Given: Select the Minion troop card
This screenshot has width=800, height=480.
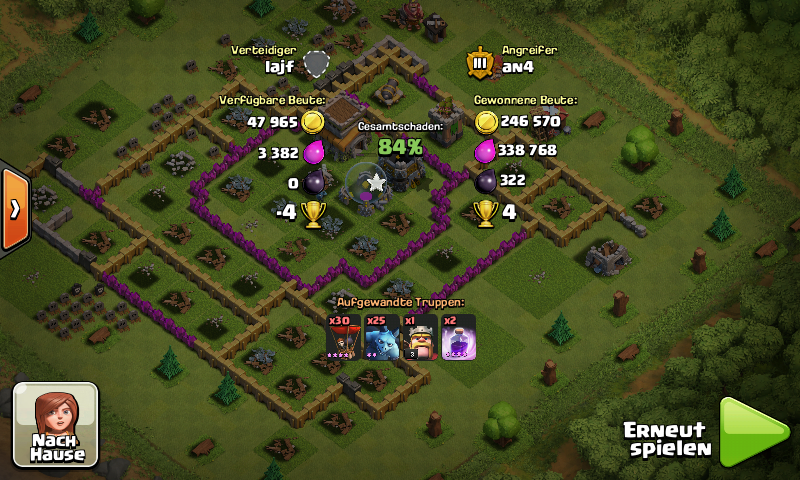Looking at the screenshot, I should click(381, 336).
